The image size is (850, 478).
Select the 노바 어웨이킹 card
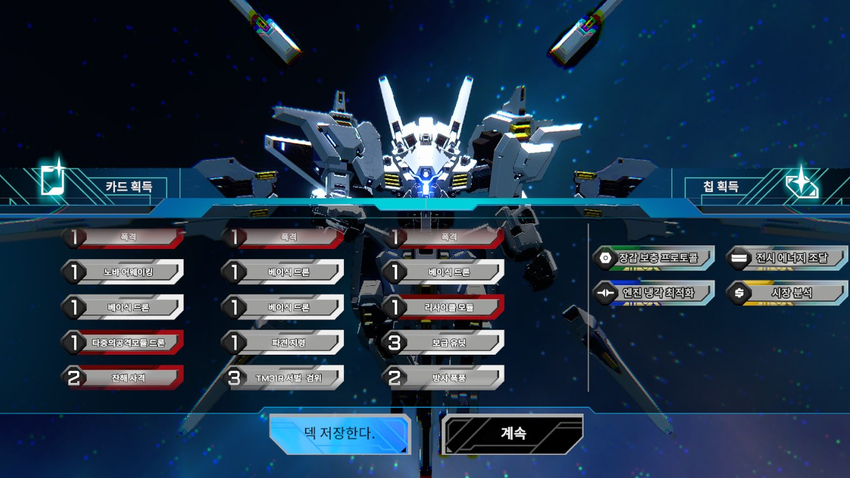(124, 272)
